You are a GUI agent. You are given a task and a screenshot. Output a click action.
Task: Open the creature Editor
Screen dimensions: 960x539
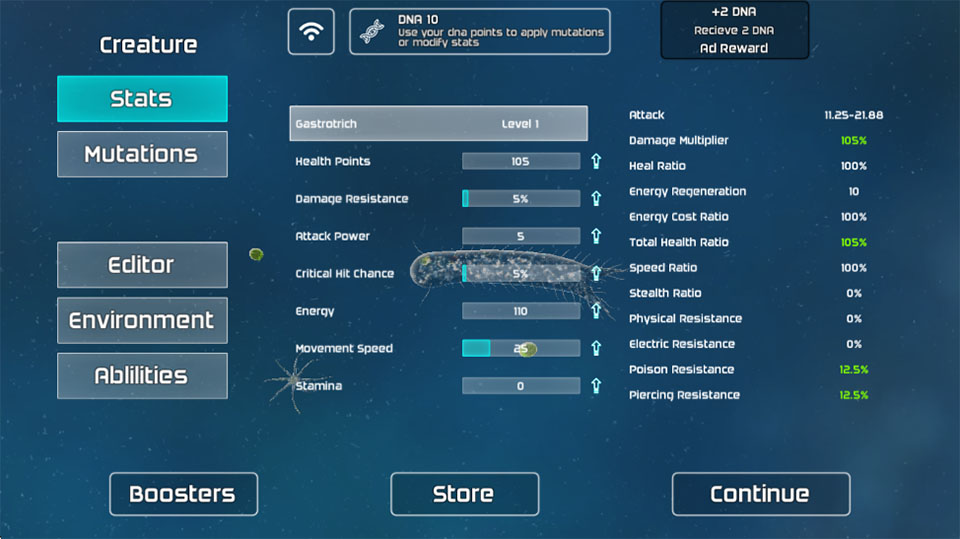pos(142,265)
